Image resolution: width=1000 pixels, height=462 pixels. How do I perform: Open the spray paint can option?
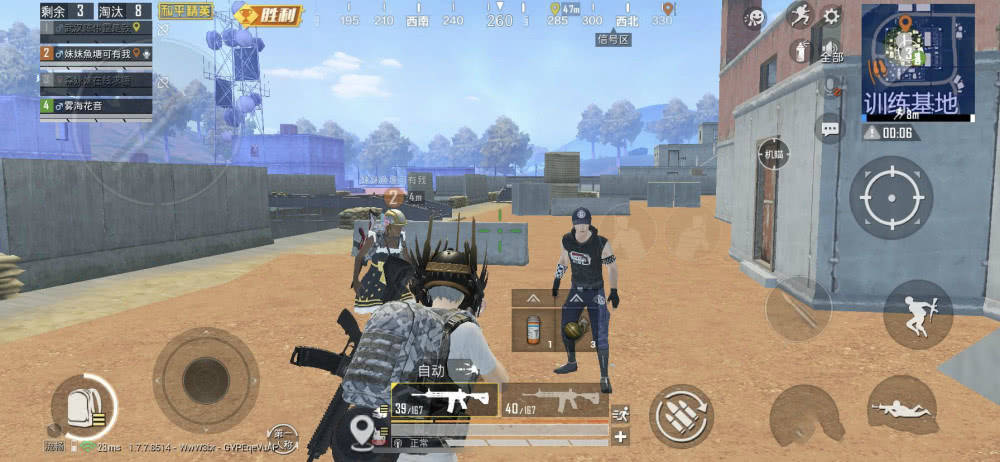[x=800, y=51]
